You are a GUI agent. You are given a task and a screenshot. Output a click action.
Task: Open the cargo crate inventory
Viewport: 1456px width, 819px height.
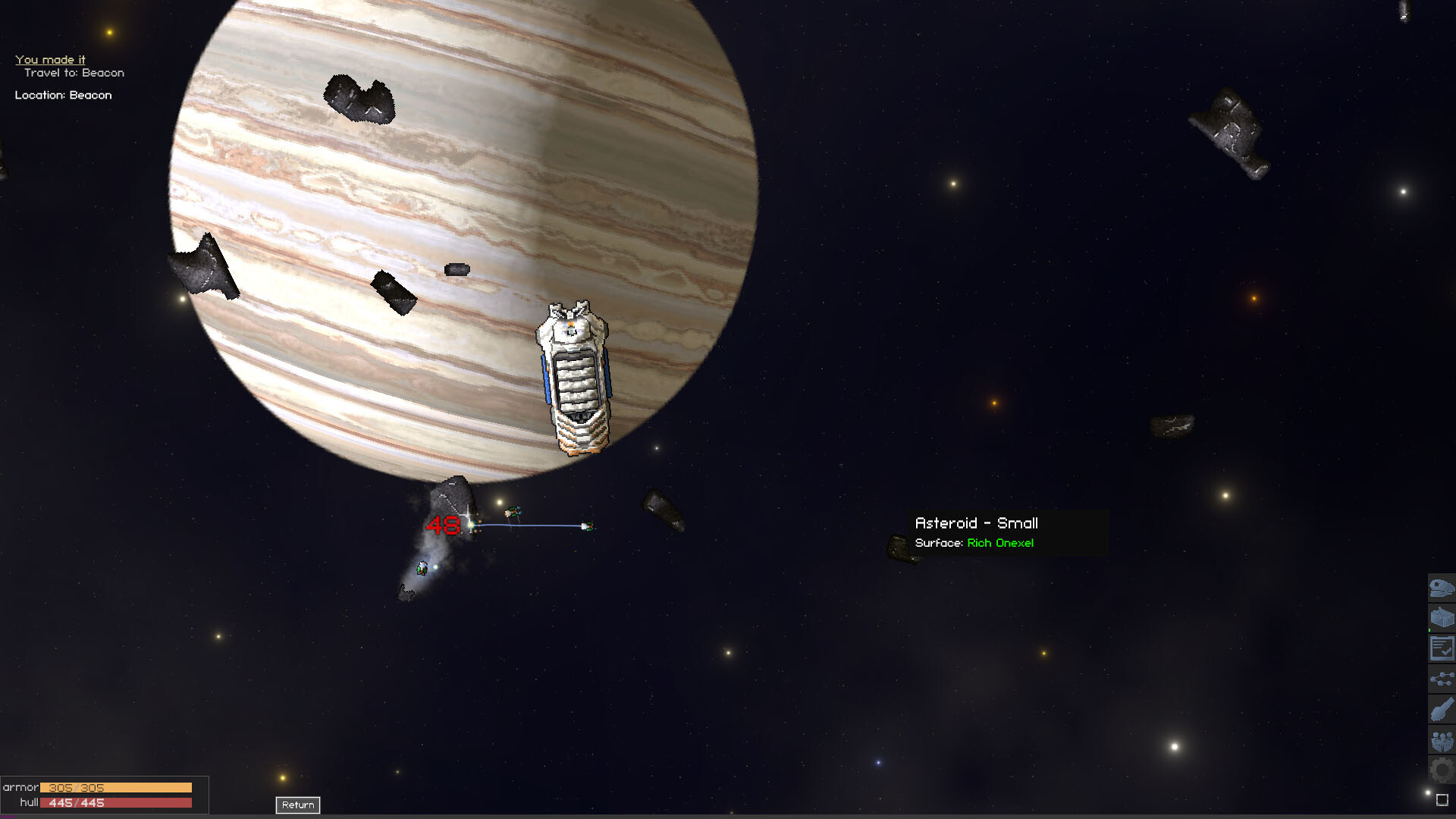(x=1441, y=618)
